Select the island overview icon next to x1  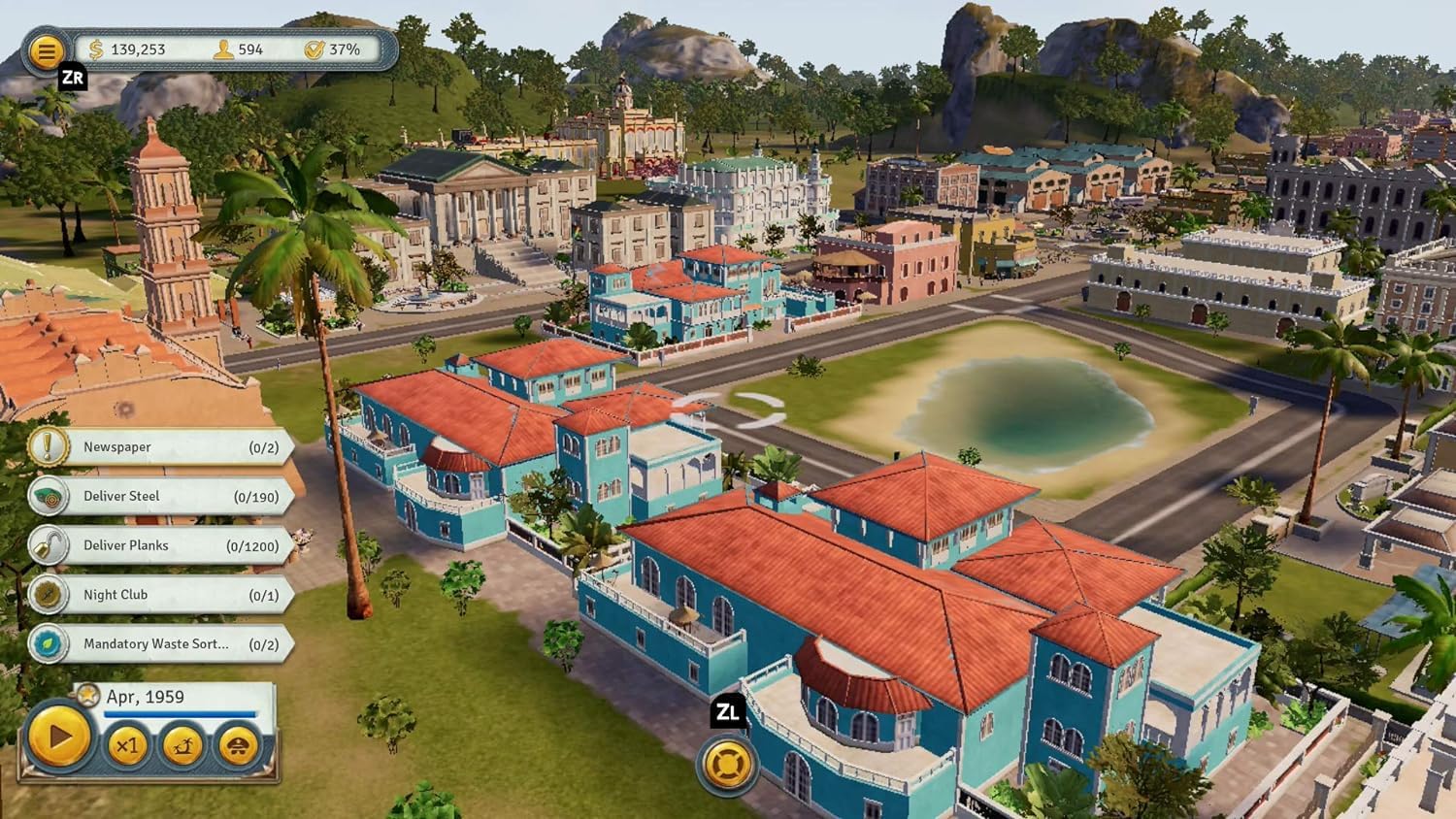coord(182,747)
